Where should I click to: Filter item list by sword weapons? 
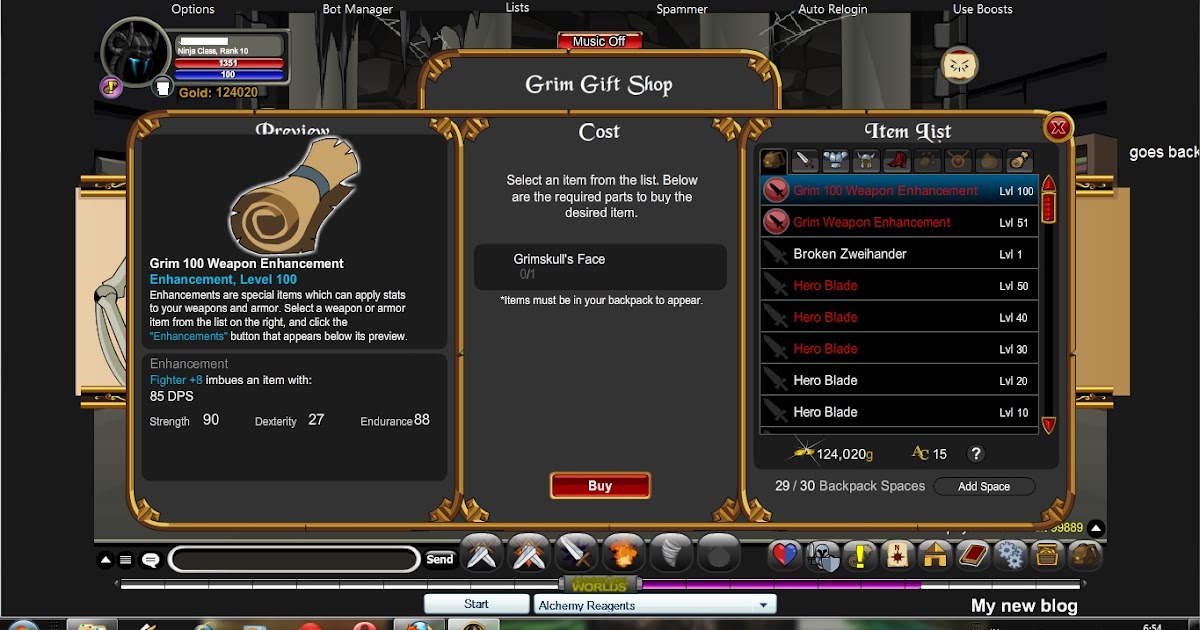click(805, 160)
